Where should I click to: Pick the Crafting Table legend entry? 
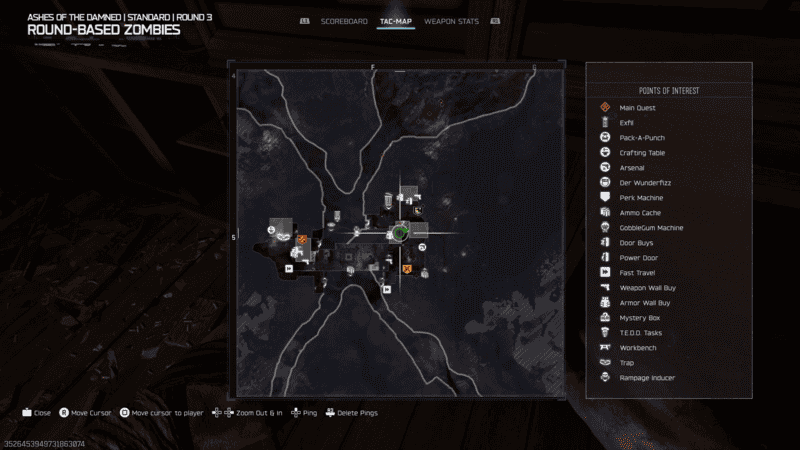click(x=642, y=153)
